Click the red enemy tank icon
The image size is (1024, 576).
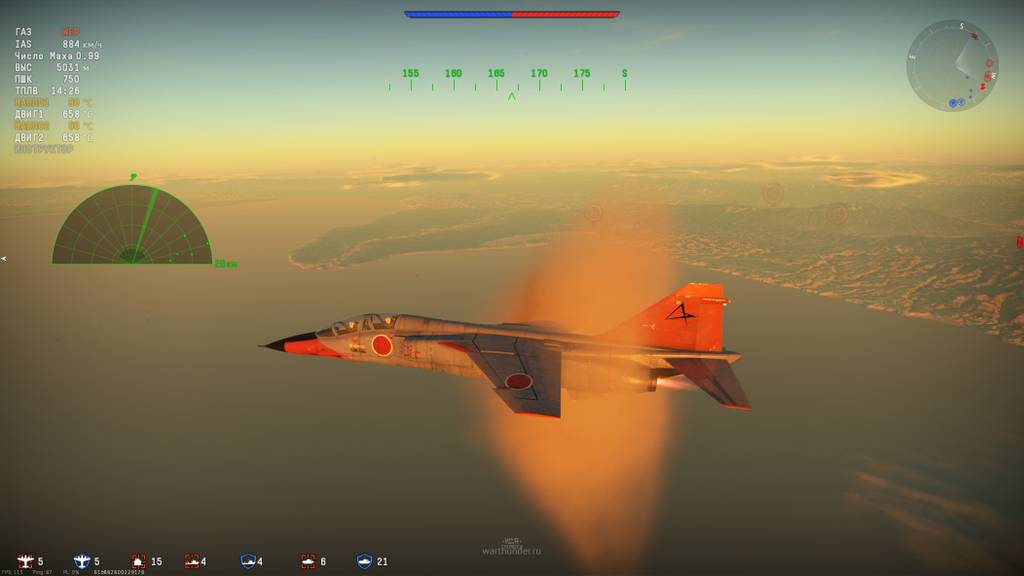pyautogui.click(x=191, y=562)
